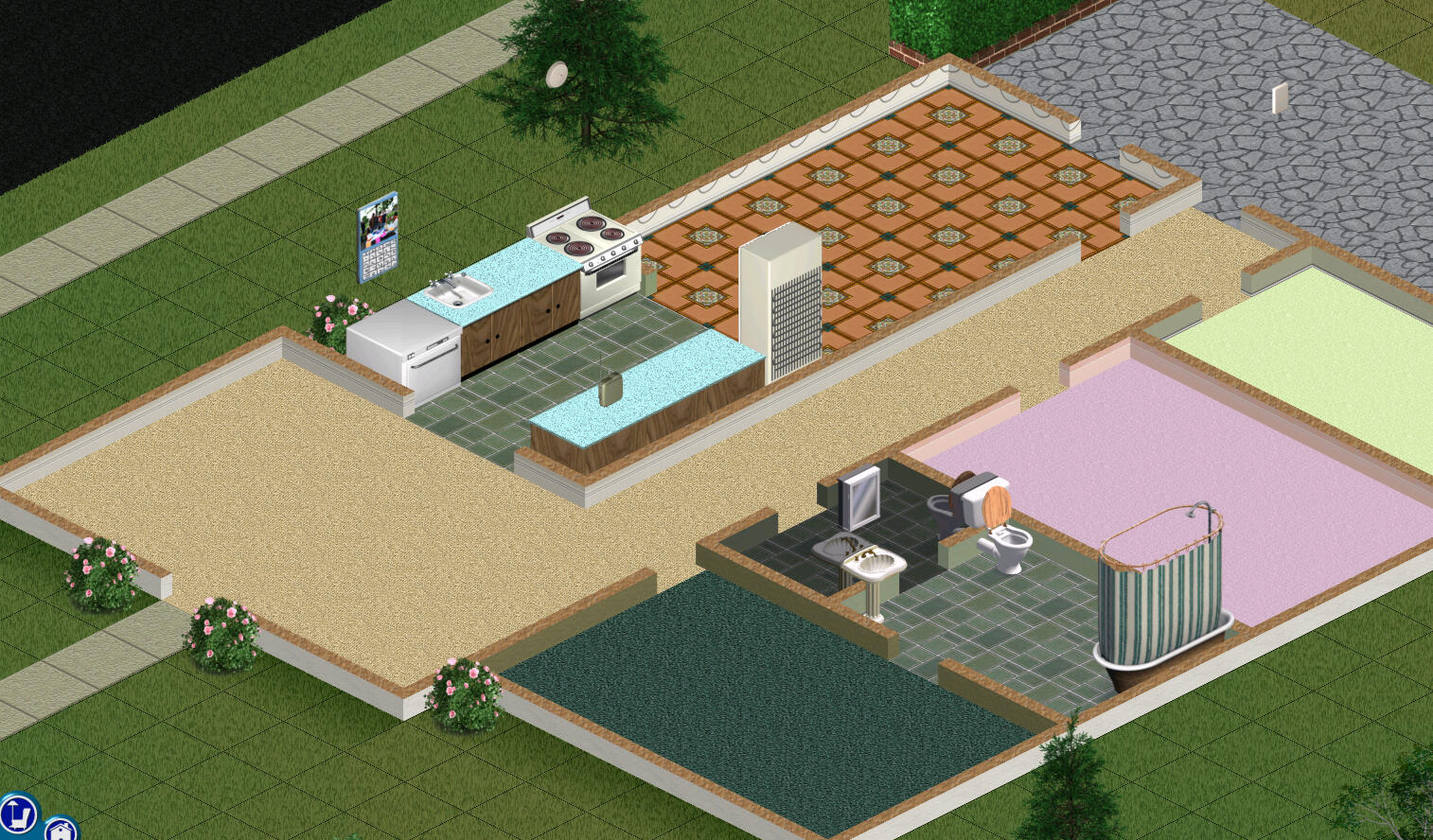Open Build Mode using the house icon

coord(61,829)
